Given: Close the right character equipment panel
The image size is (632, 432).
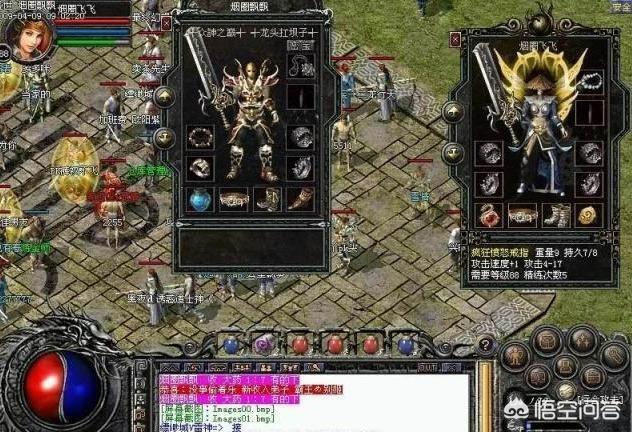Looking at the screenshot, I should coord(455,39).
